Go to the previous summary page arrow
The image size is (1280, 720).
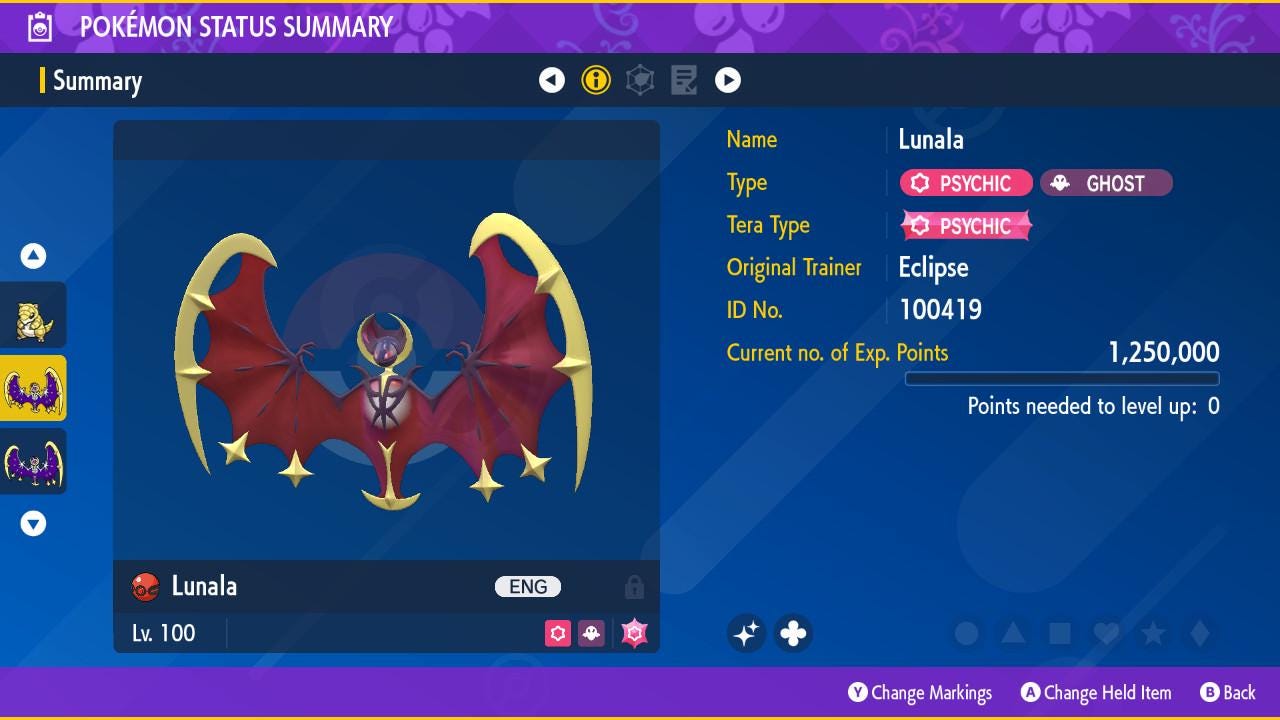pyautogui.click(x=552, y=80)
